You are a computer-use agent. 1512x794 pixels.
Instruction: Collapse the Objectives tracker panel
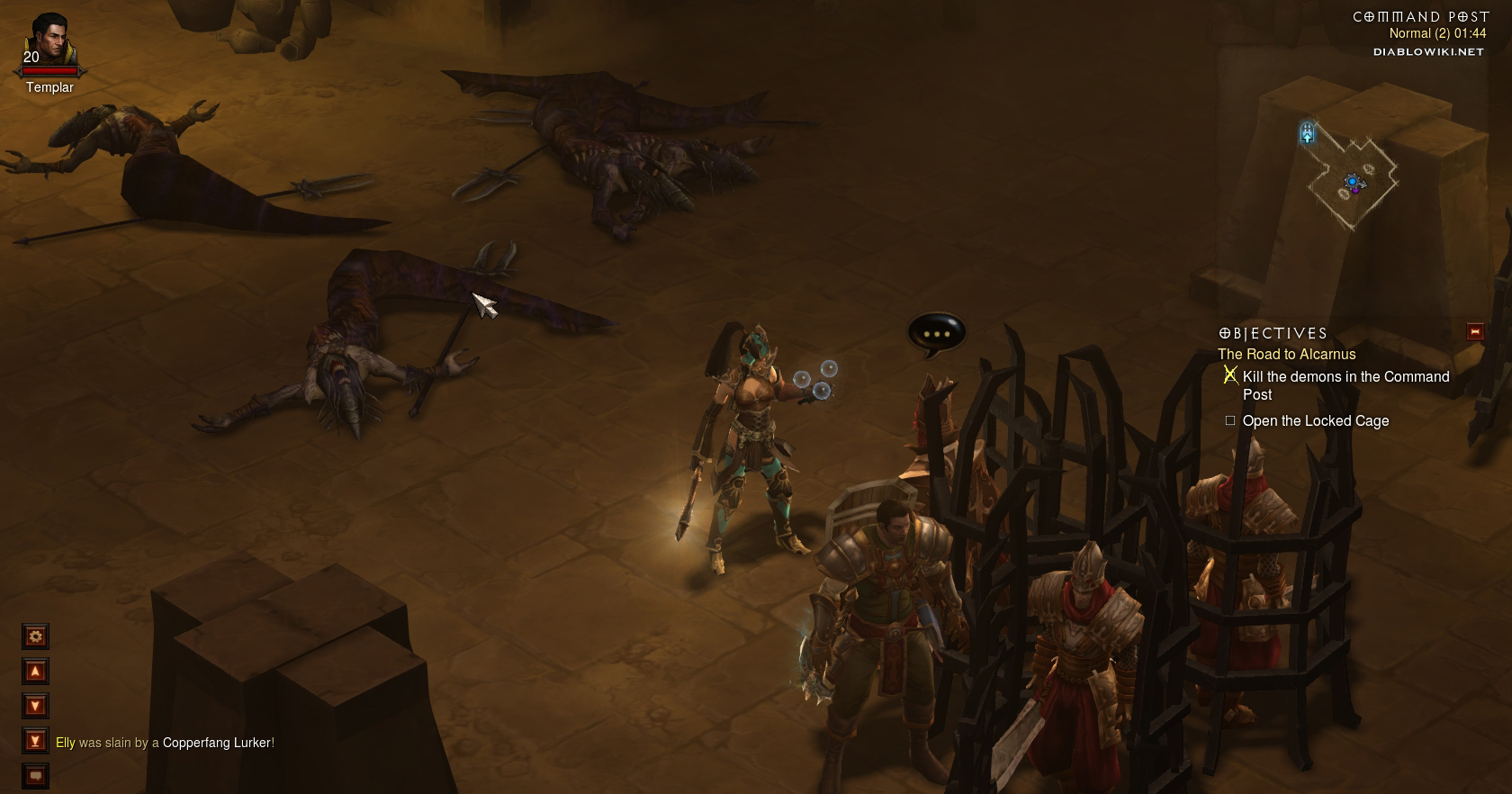tap(1474, 332)
